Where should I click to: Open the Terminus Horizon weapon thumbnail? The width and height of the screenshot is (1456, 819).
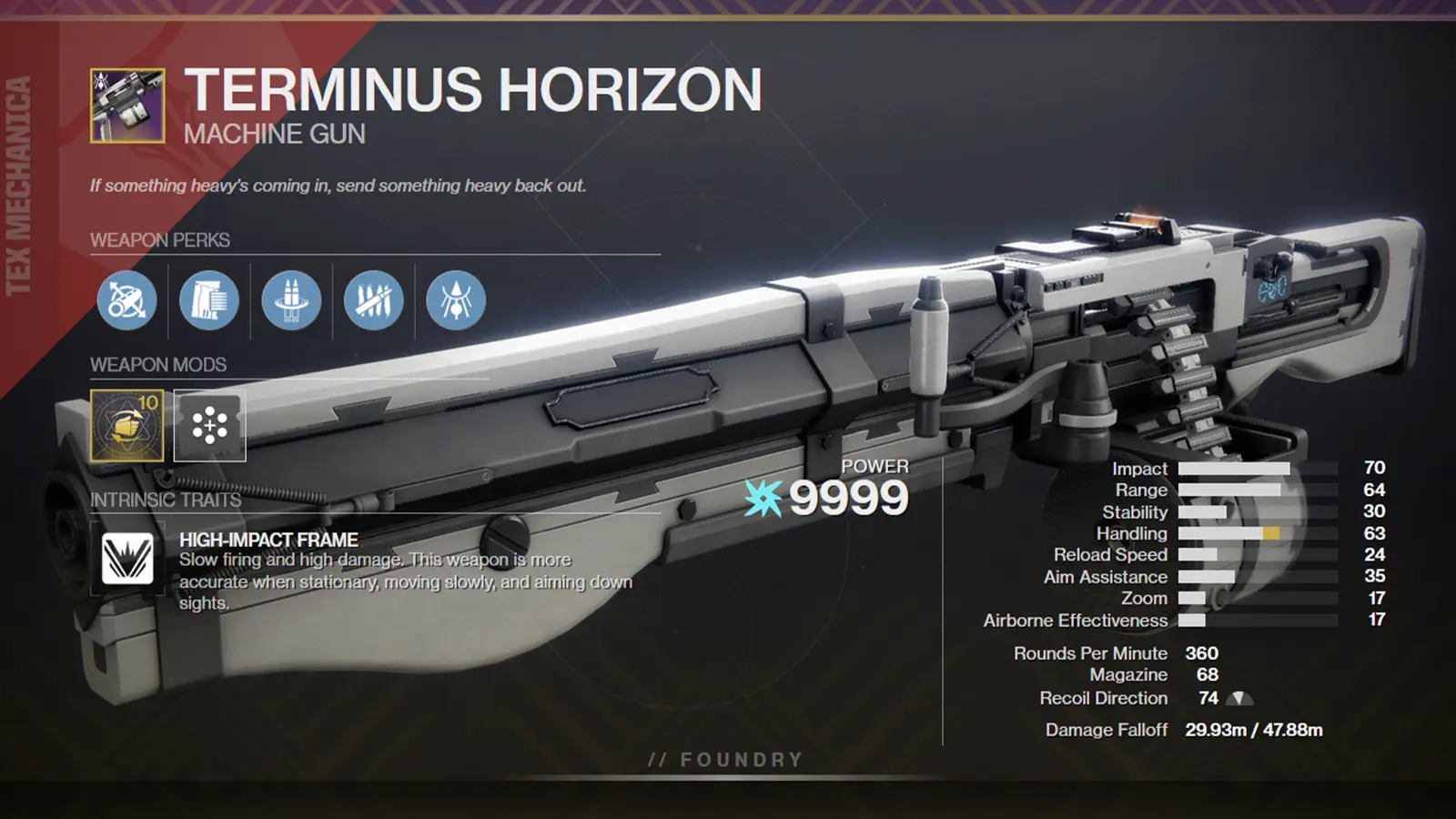126,103
